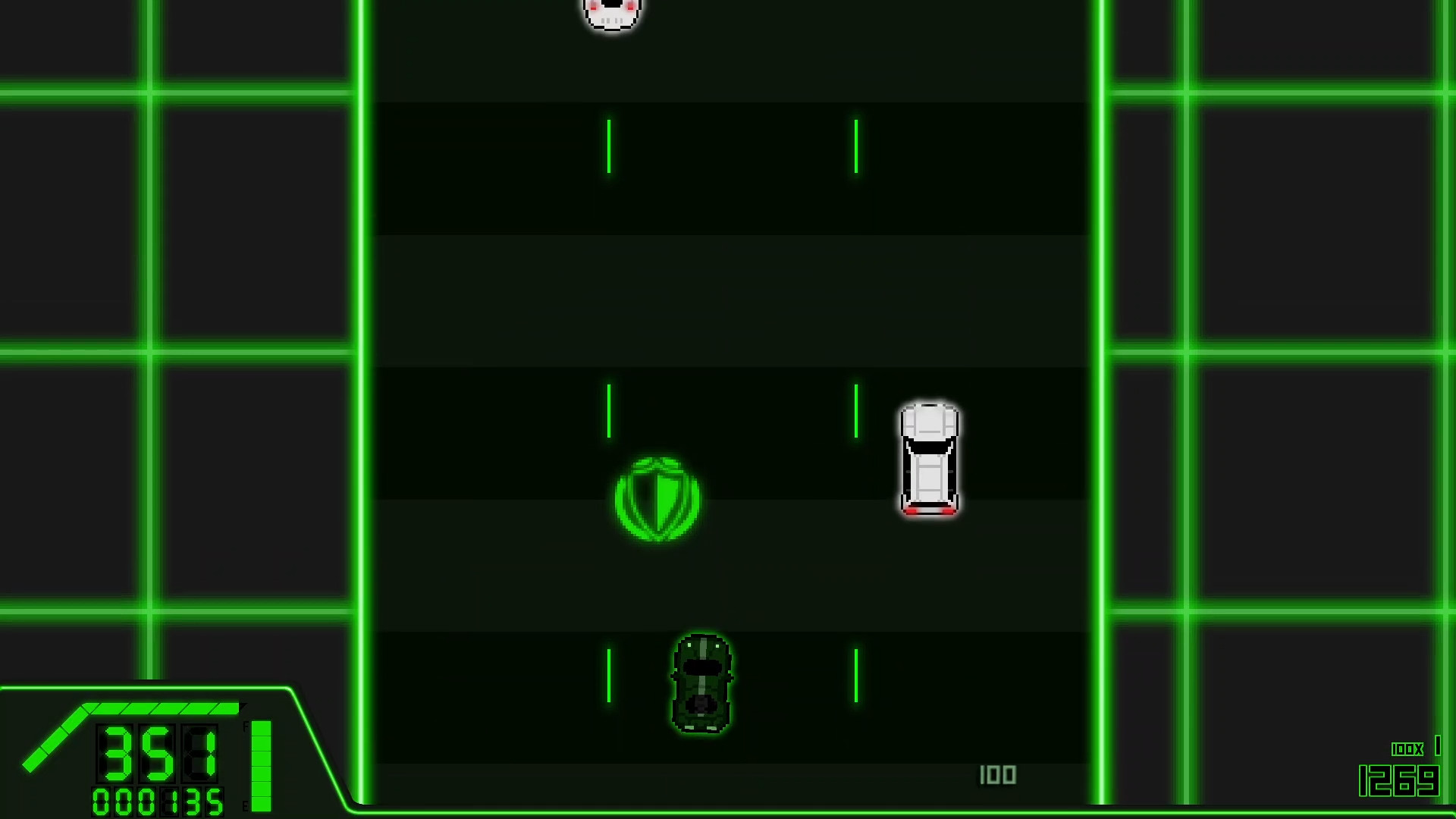
Task: Click the white vehicle at the top edge
Action: (611, 11)
